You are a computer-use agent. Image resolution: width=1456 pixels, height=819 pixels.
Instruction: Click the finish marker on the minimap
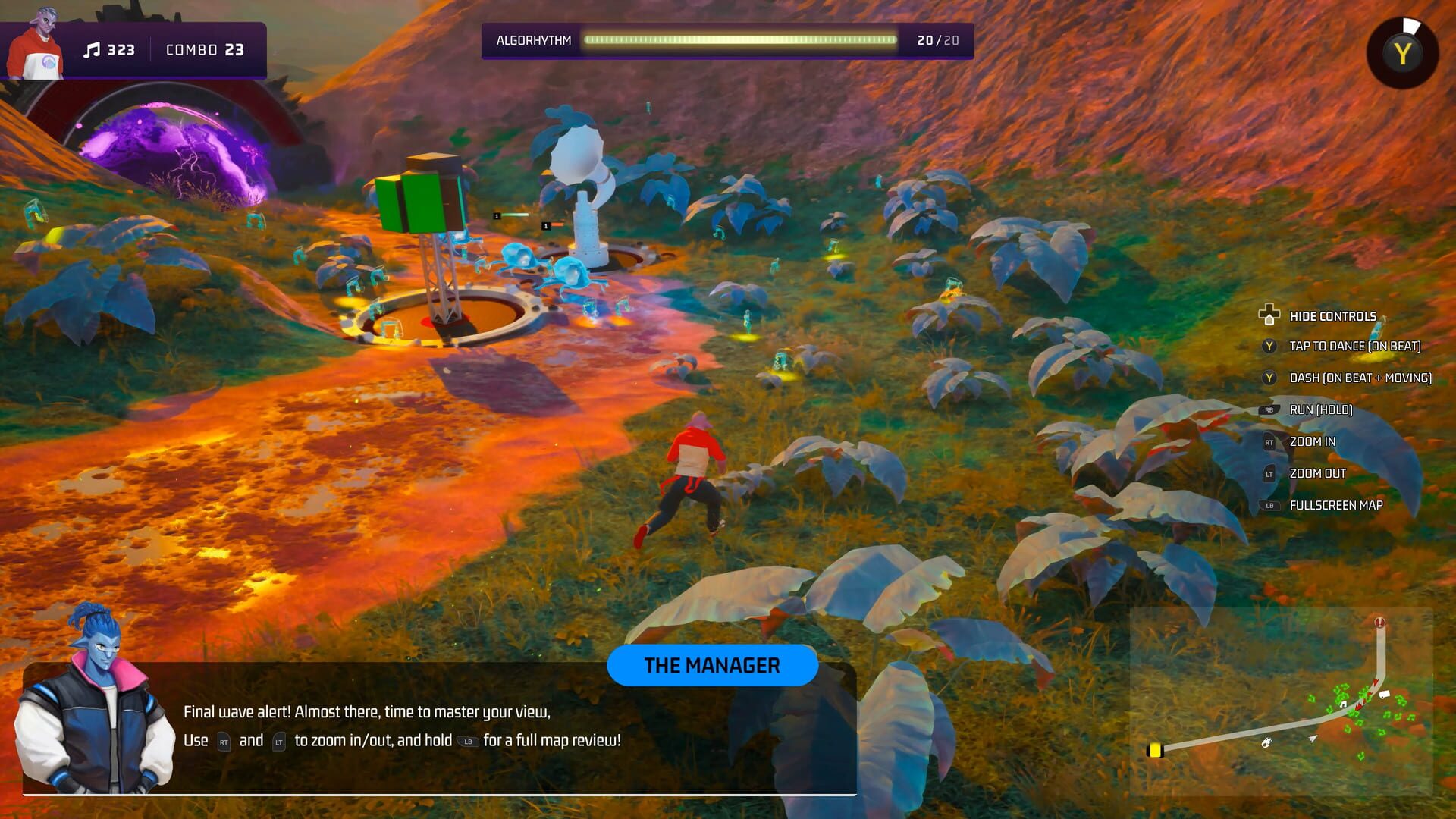[1379, 622]
